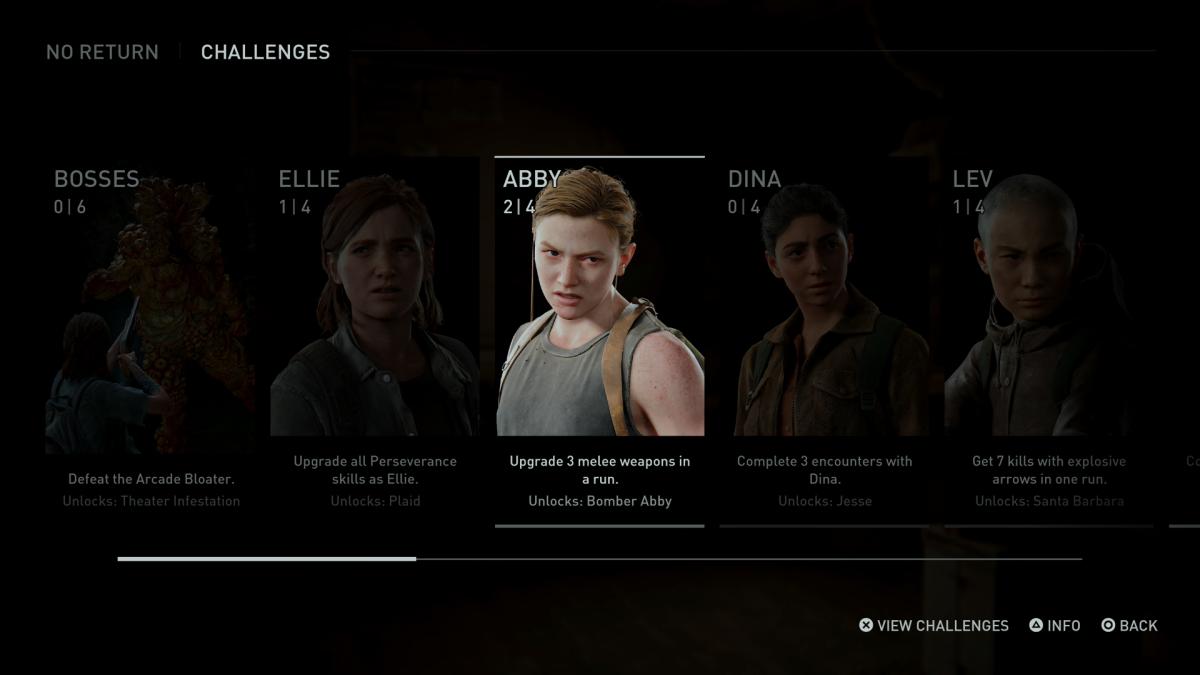Show Info for the selected challenge
Image resolution: width=1200 pixels, height=675 pixels.
coord(1055,626)
